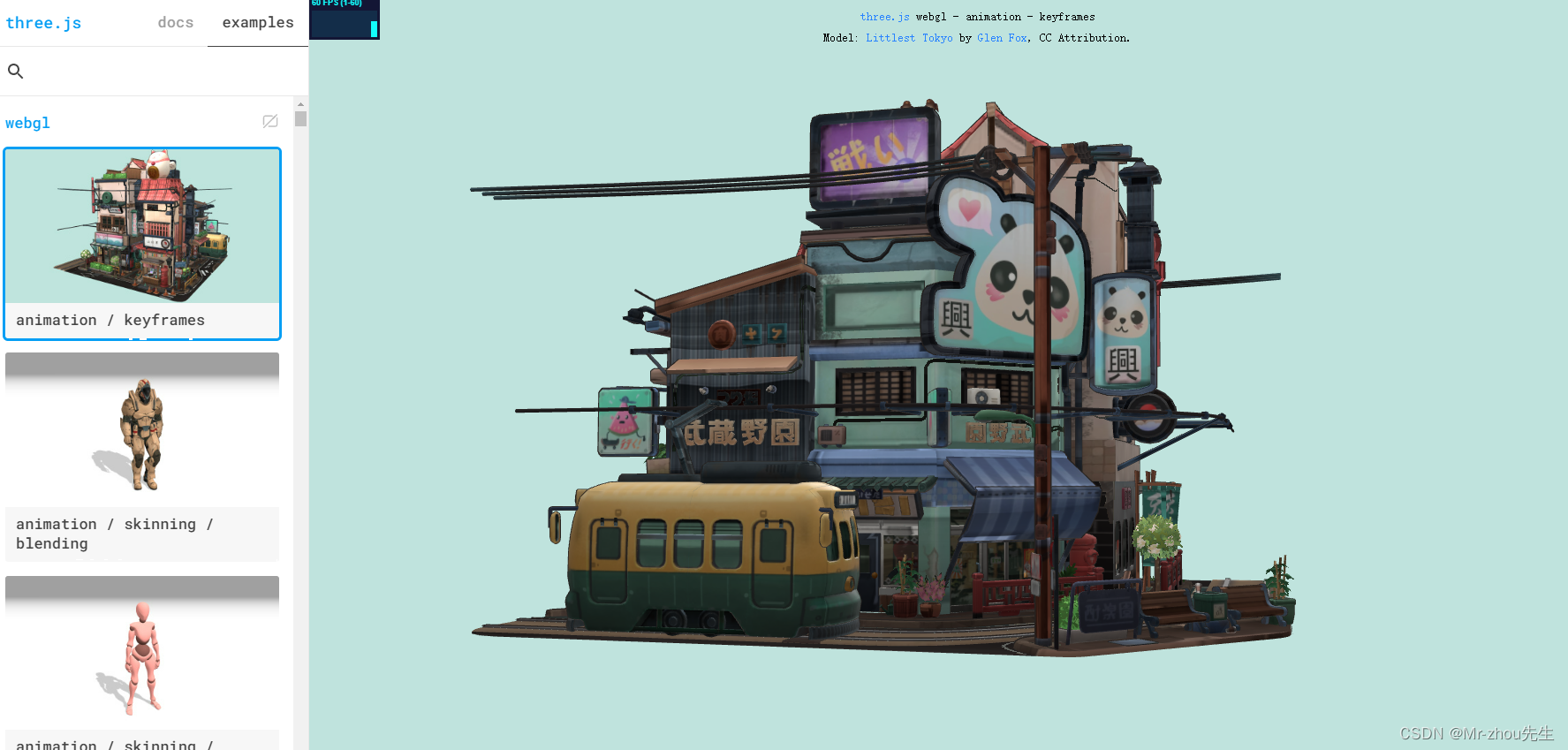Switch to the examples tab
This screenshot has width=1568, height=750.
point(257,22)
